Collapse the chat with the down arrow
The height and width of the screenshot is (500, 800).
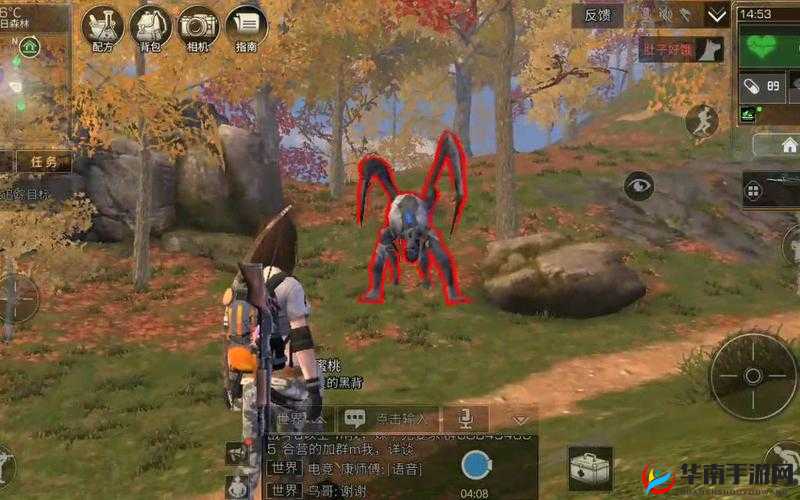pyautogui.click(x=520, y=419)
